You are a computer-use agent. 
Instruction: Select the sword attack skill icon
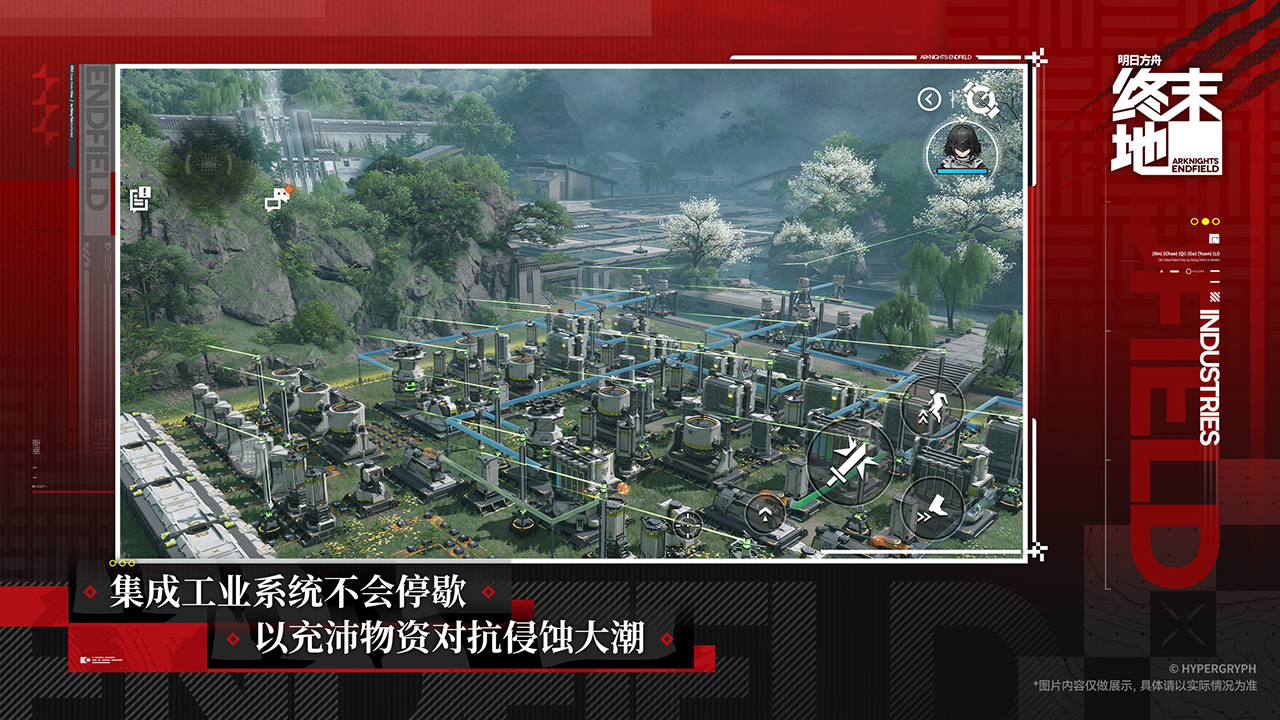847,465
